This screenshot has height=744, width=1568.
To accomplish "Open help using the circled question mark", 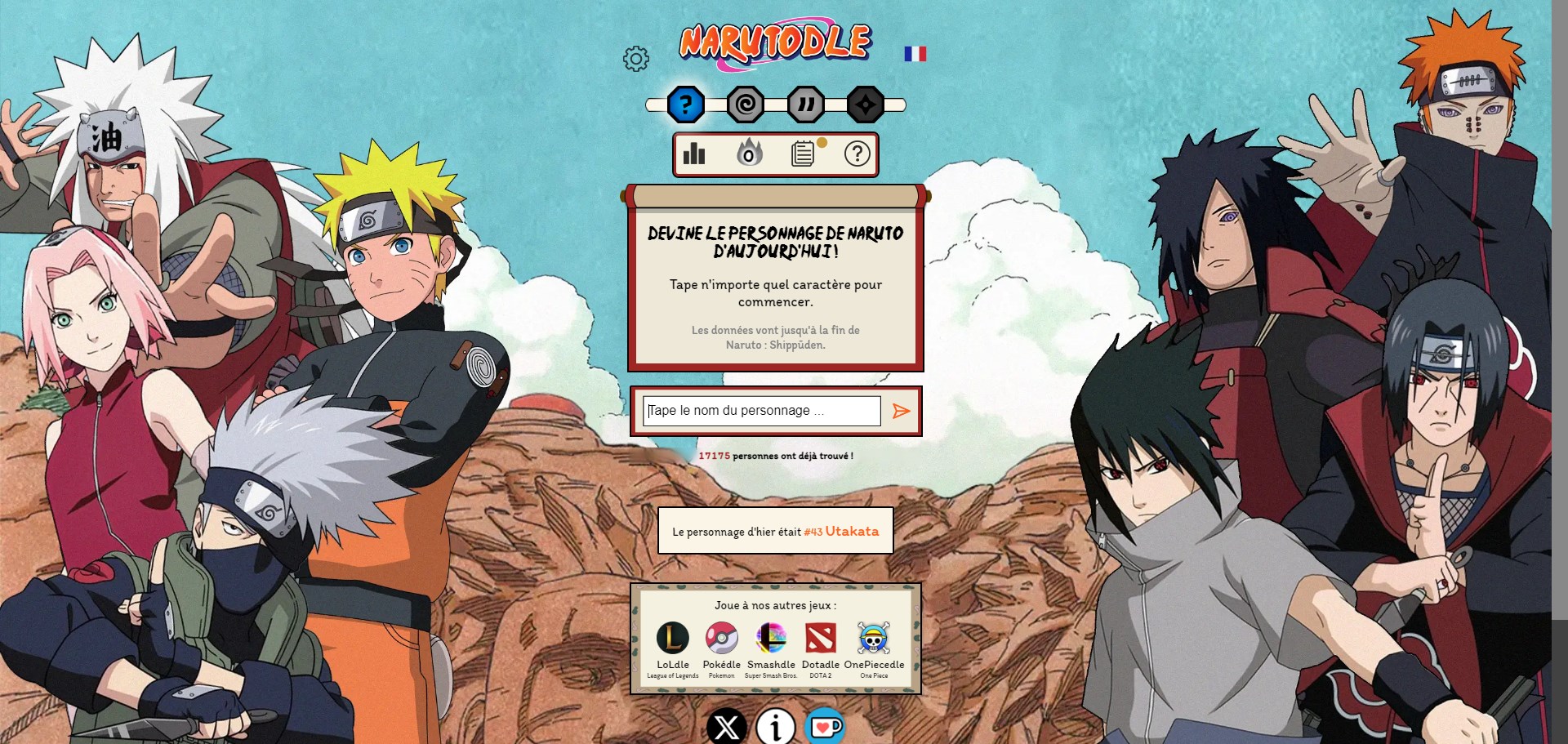I will [857, 154].
